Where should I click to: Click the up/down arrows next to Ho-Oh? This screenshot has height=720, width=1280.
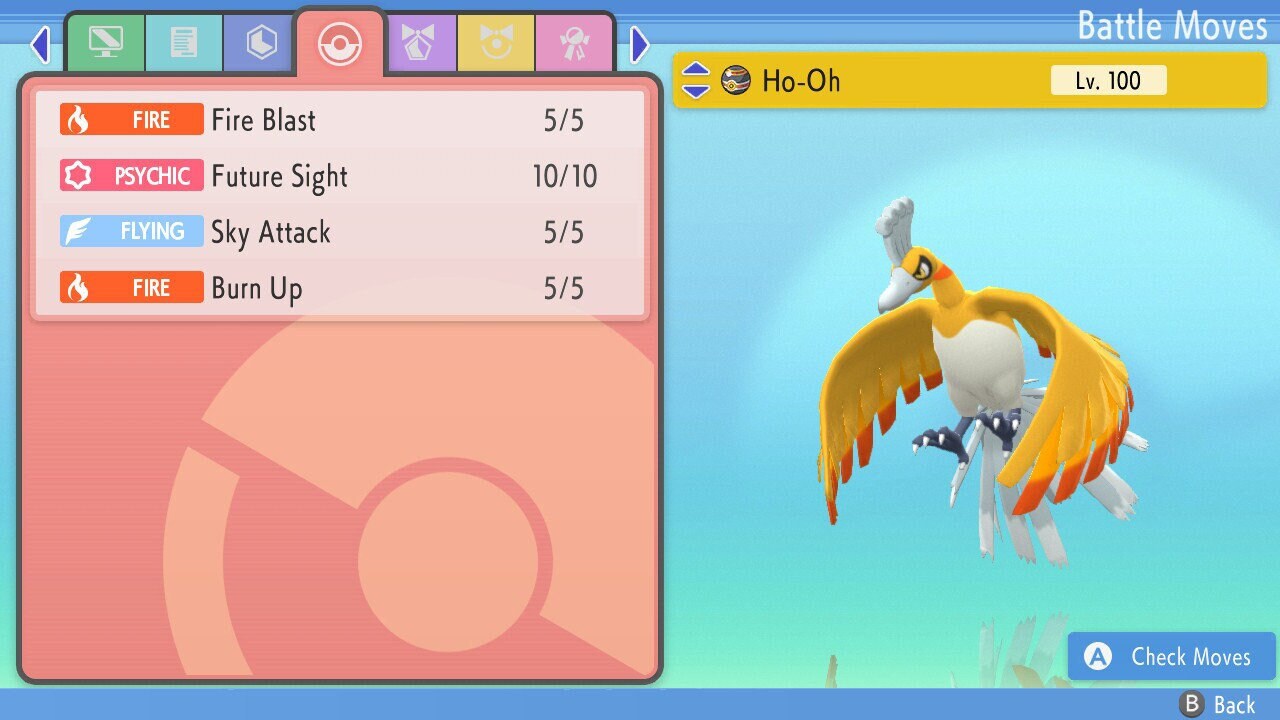tap(695, 80)
